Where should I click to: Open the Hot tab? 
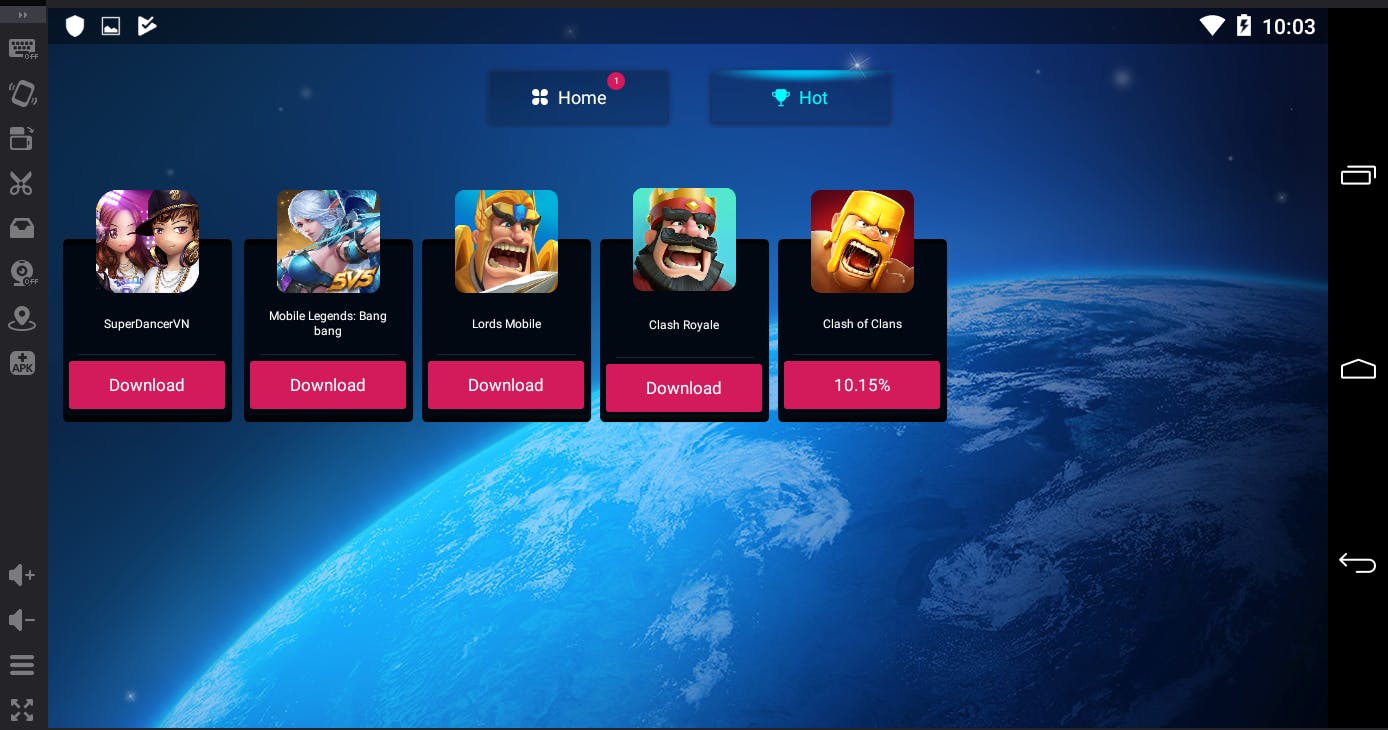coord(800,98)
